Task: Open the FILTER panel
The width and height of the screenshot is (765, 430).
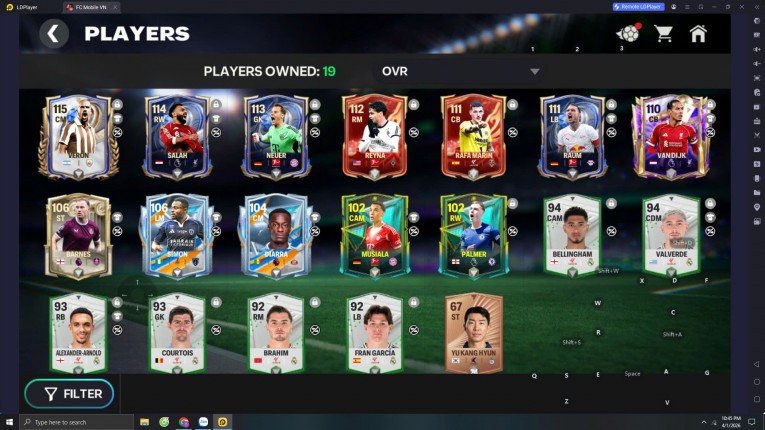Action: pos(69,393)
